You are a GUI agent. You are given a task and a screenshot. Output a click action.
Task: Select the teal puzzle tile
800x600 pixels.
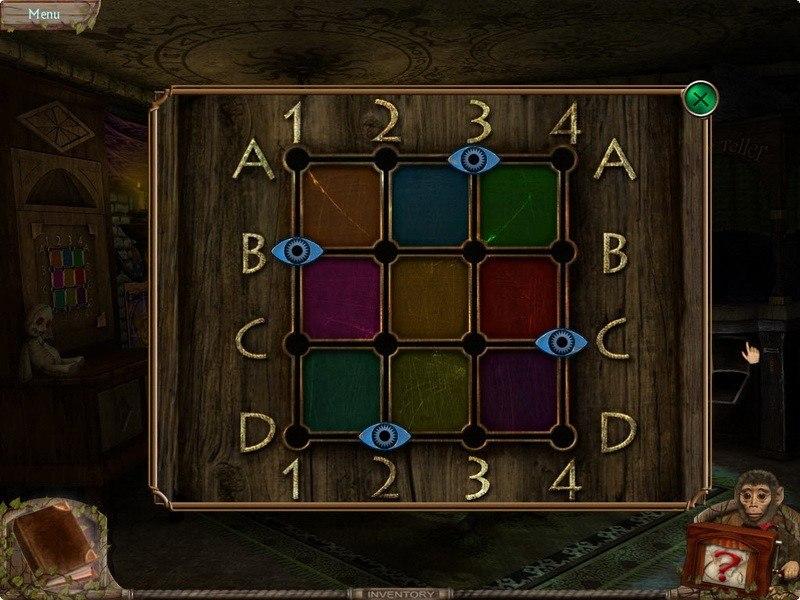pos(340,390)
